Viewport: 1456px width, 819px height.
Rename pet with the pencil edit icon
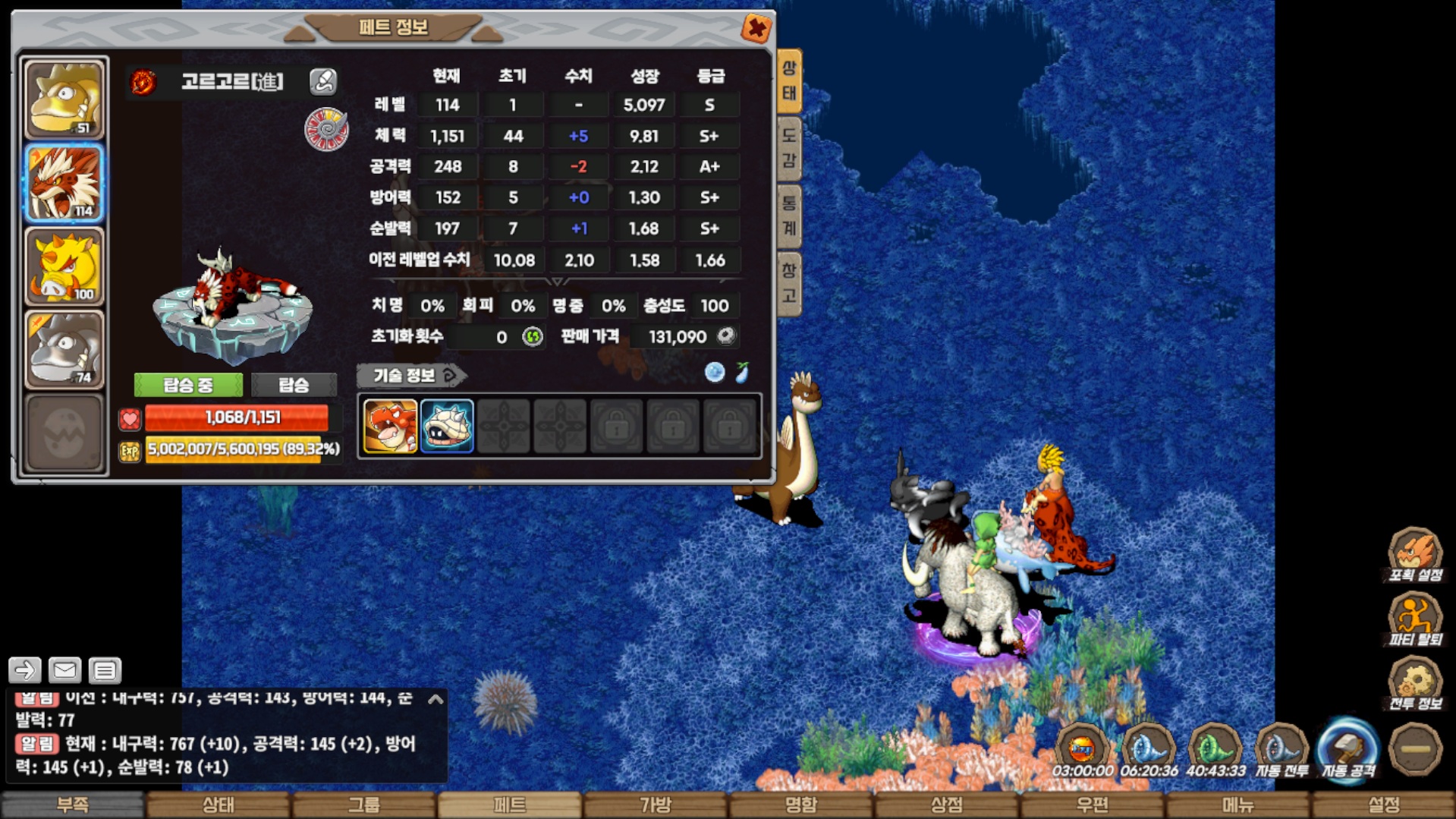(323, 81)
